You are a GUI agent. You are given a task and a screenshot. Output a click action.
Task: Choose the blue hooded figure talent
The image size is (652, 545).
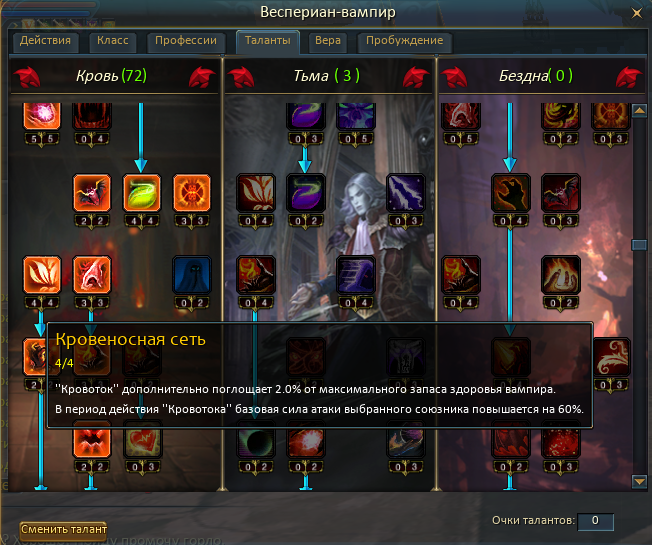coord(190,273)
